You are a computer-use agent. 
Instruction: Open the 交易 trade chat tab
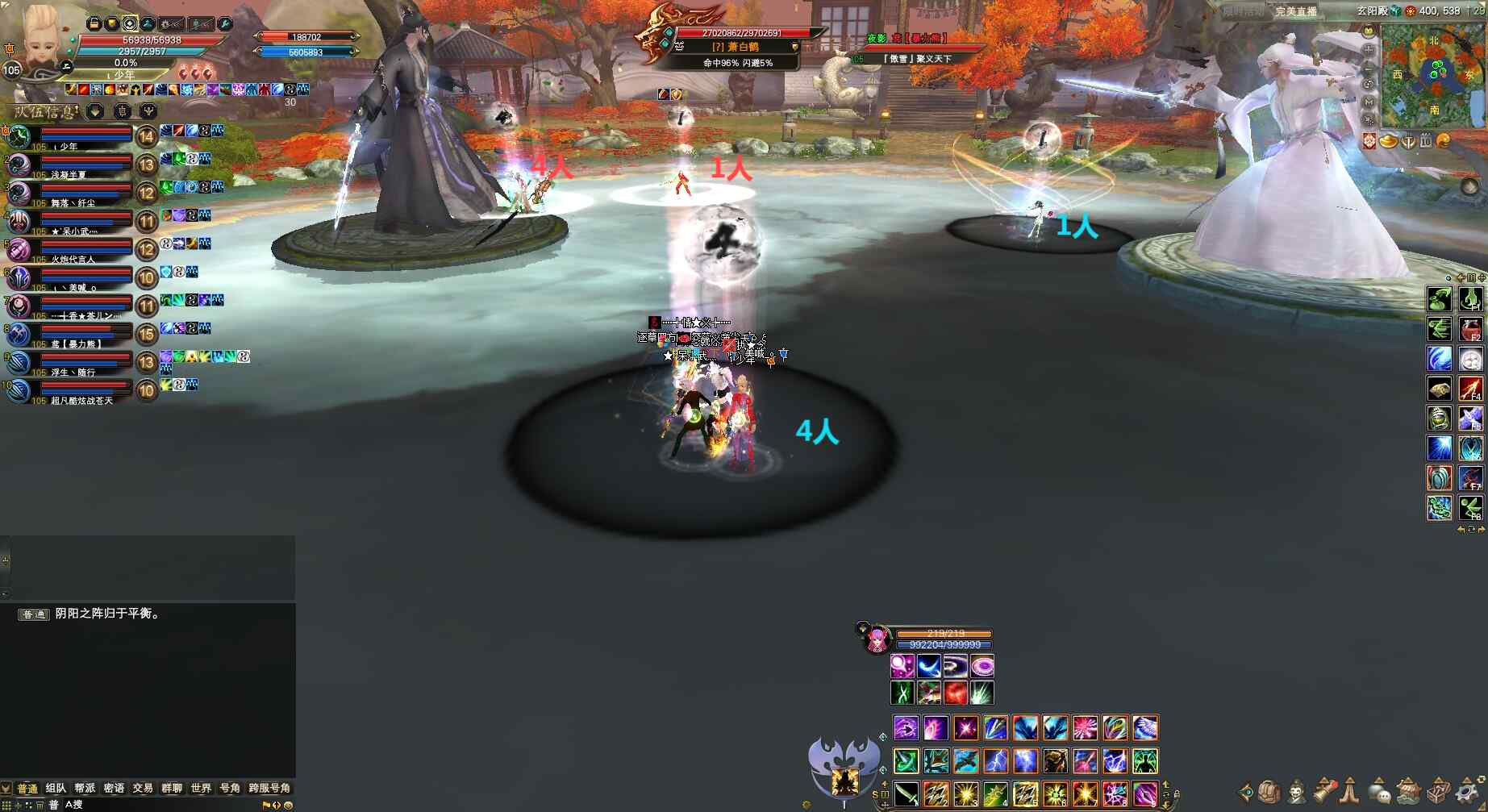tap(143, 788)
